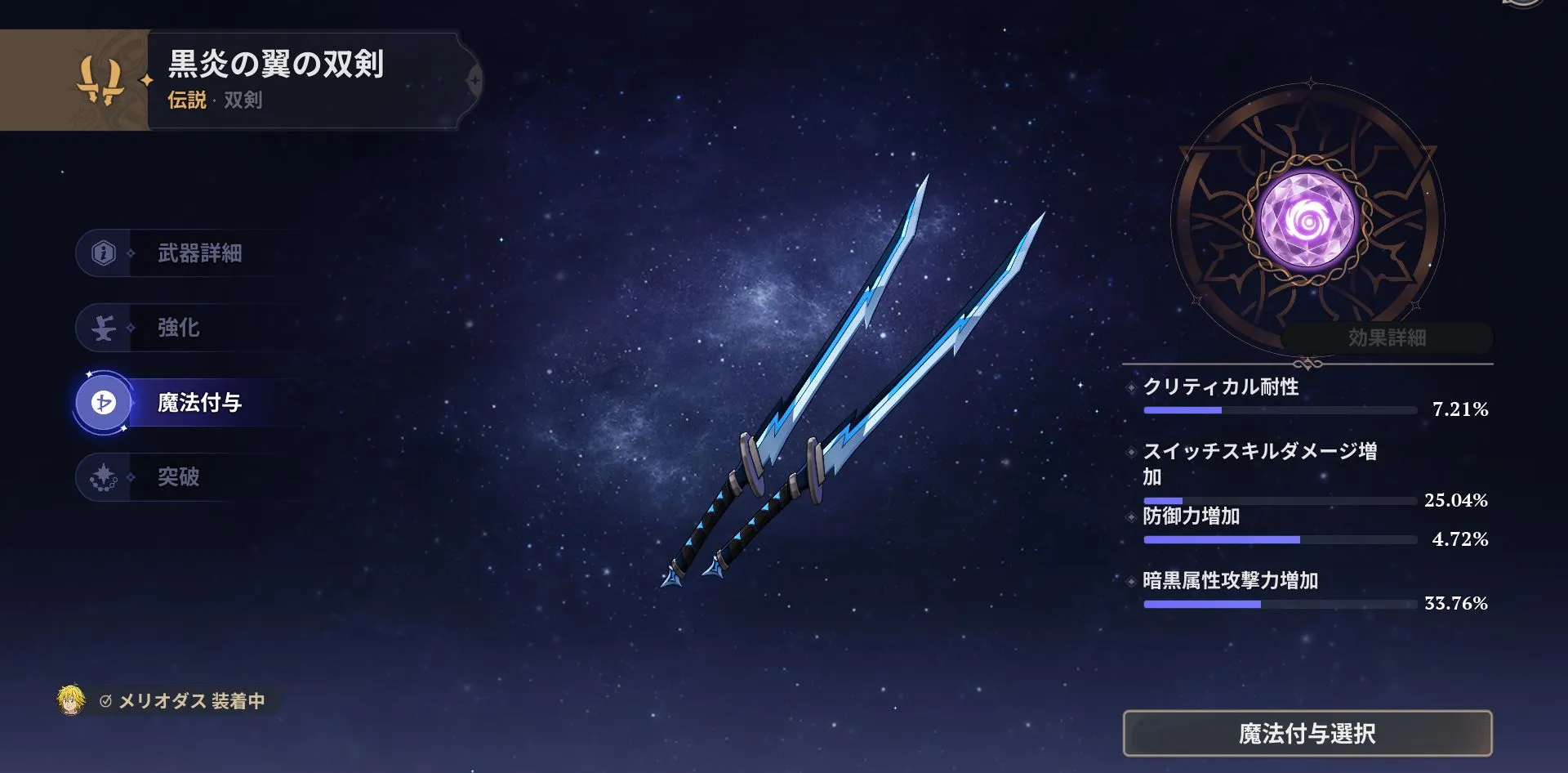Click the 魔法付与選択 button

pos(1307,733)
